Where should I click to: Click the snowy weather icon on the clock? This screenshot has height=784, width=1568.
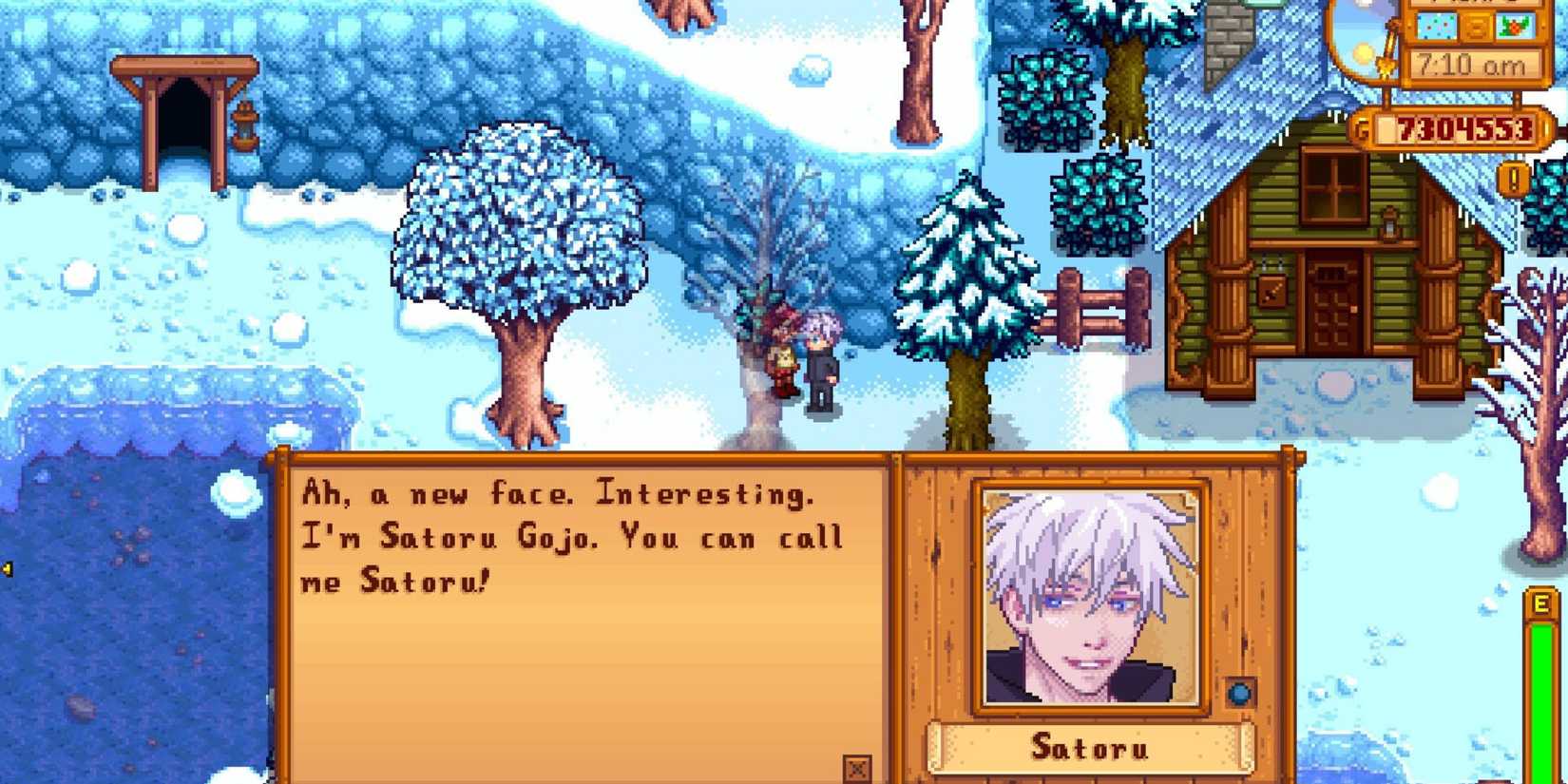pos(1436,27)
